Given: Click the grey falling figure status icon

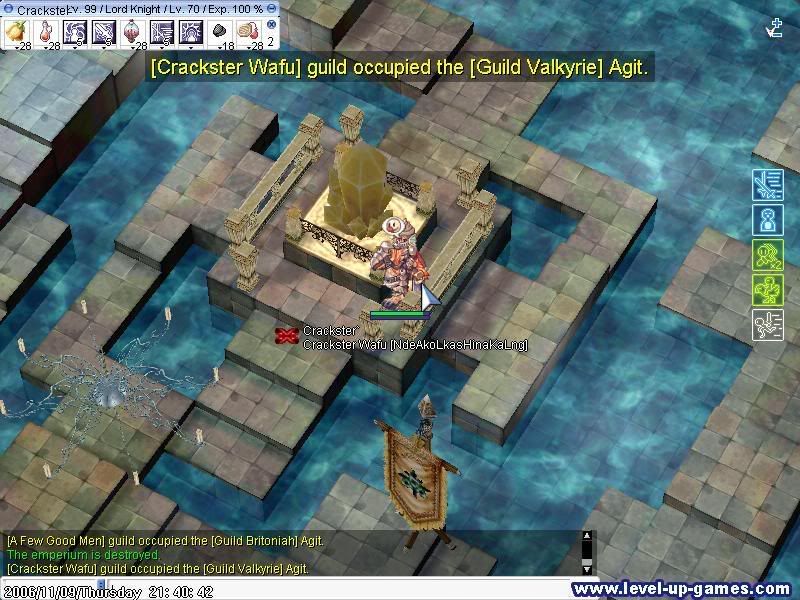Looking at the screenshot, I should (767, 325).
